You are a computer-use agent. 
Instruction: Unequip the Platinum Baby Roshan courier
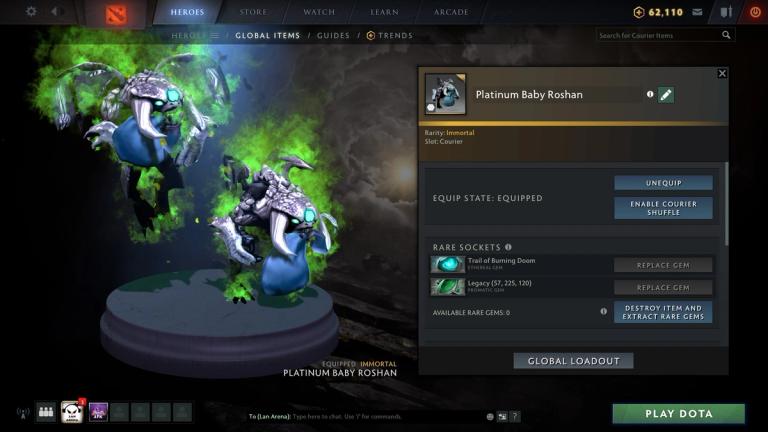663,183
